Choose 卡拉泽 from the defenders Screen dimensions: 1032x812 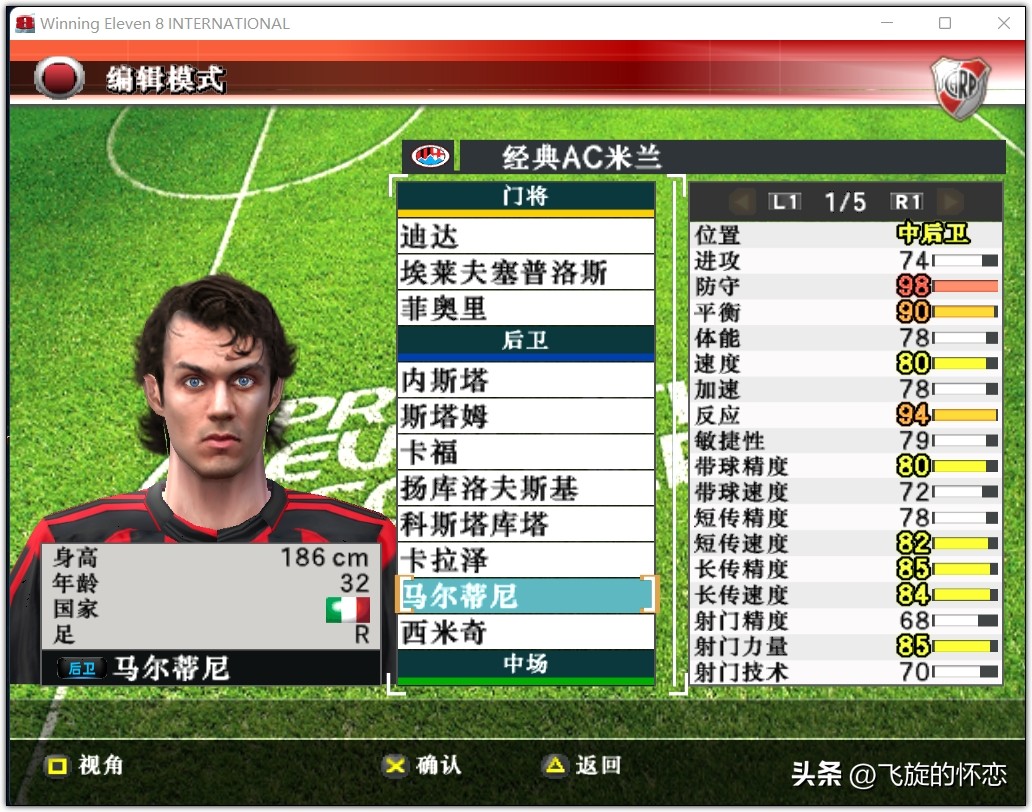(525, 560)
